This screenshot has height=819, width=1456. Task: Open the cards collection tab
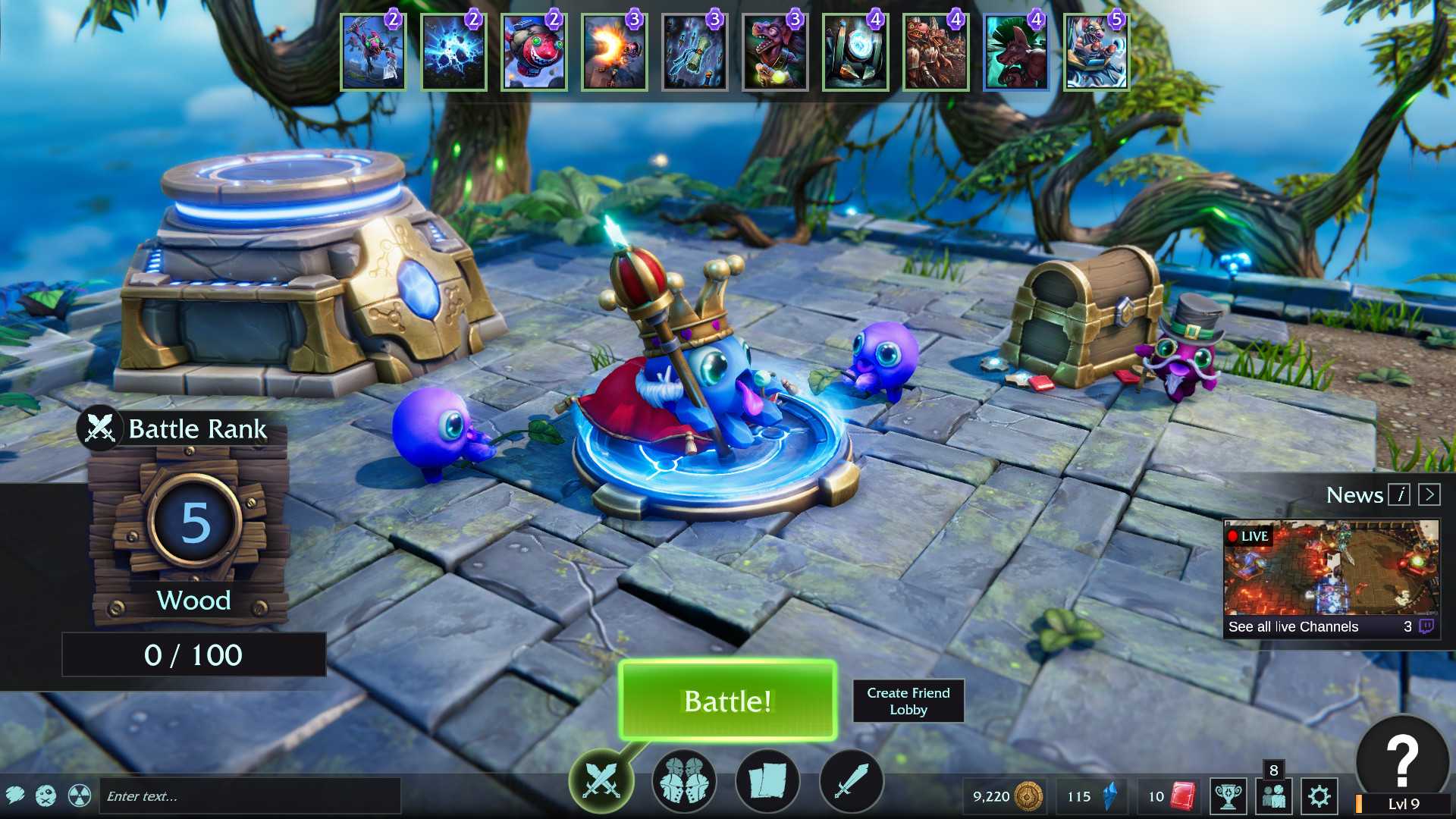[767, 780]
